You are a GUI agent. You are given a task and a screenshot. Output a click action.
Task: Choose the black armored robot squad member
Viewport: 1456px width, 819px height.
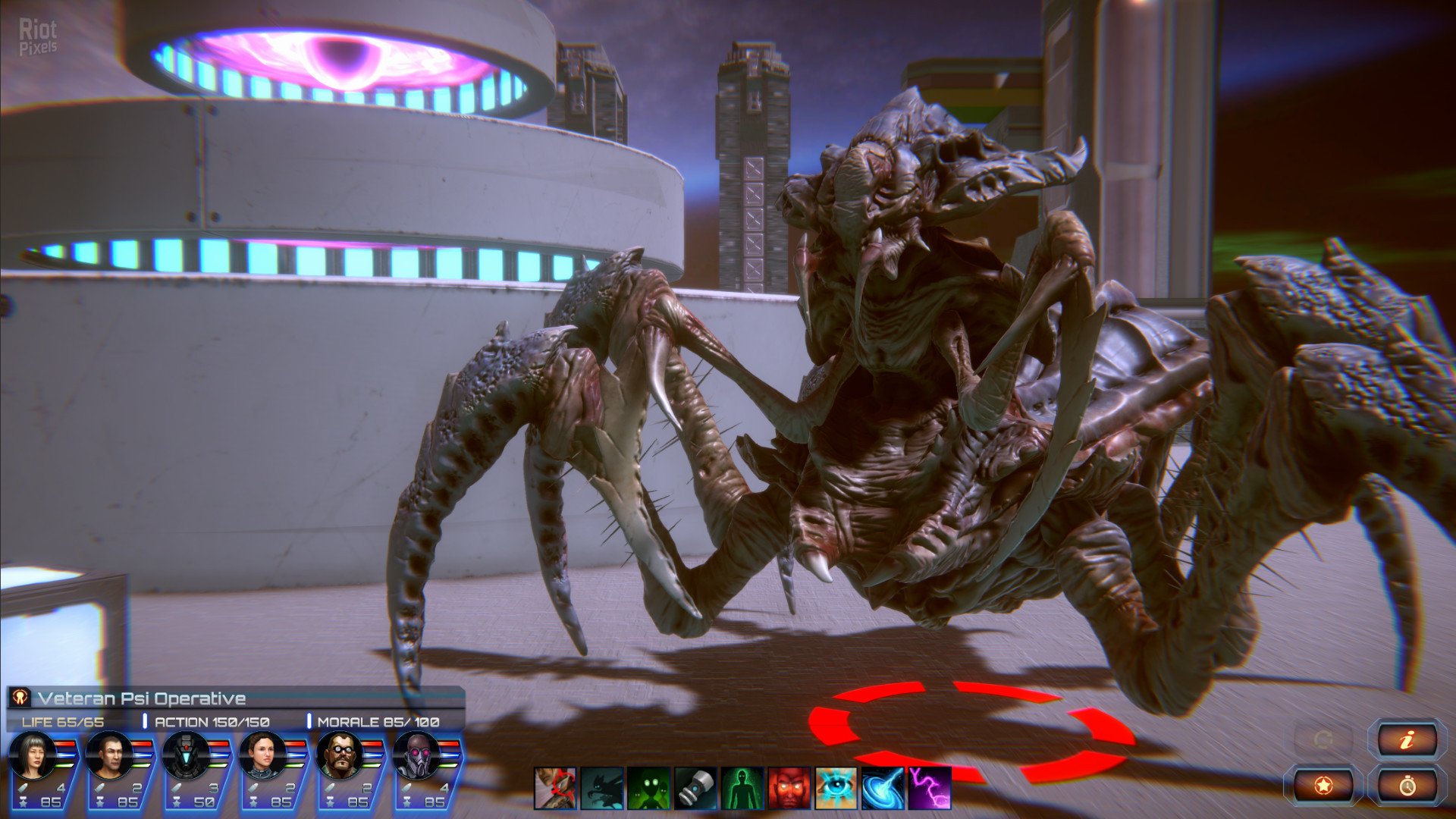pos(185,755)
